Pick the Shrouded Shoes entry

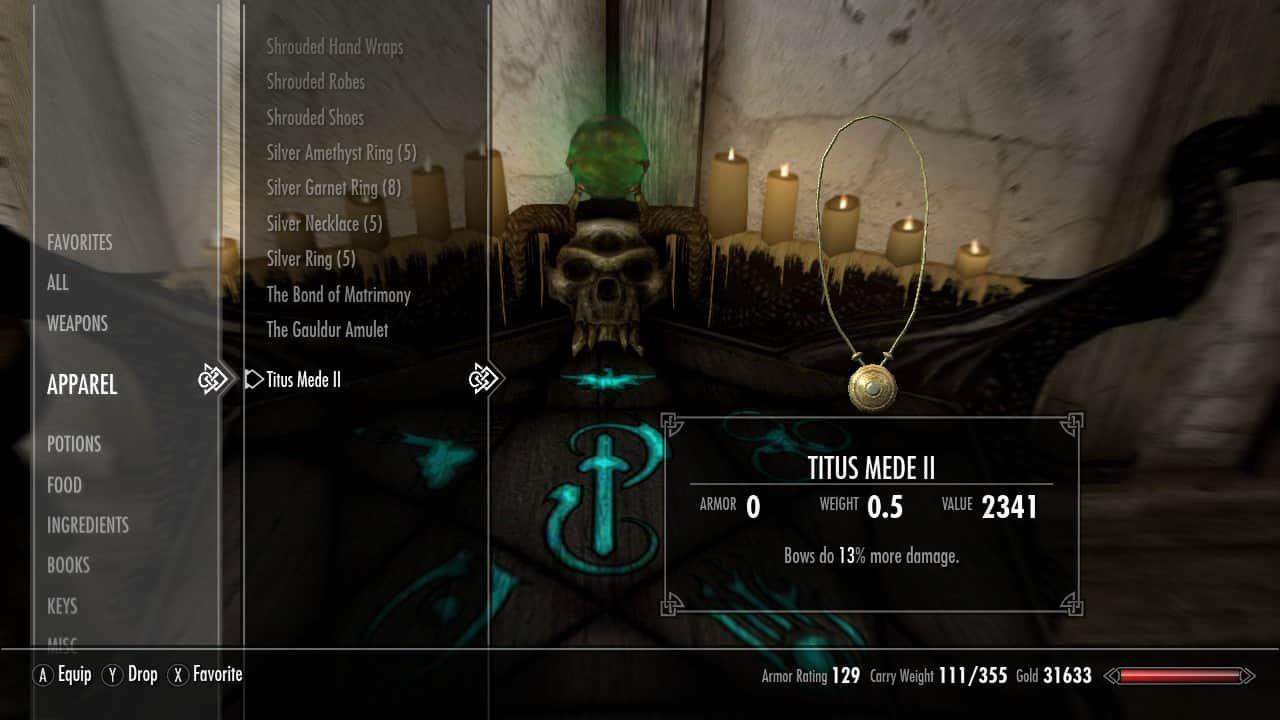(315, 118)
